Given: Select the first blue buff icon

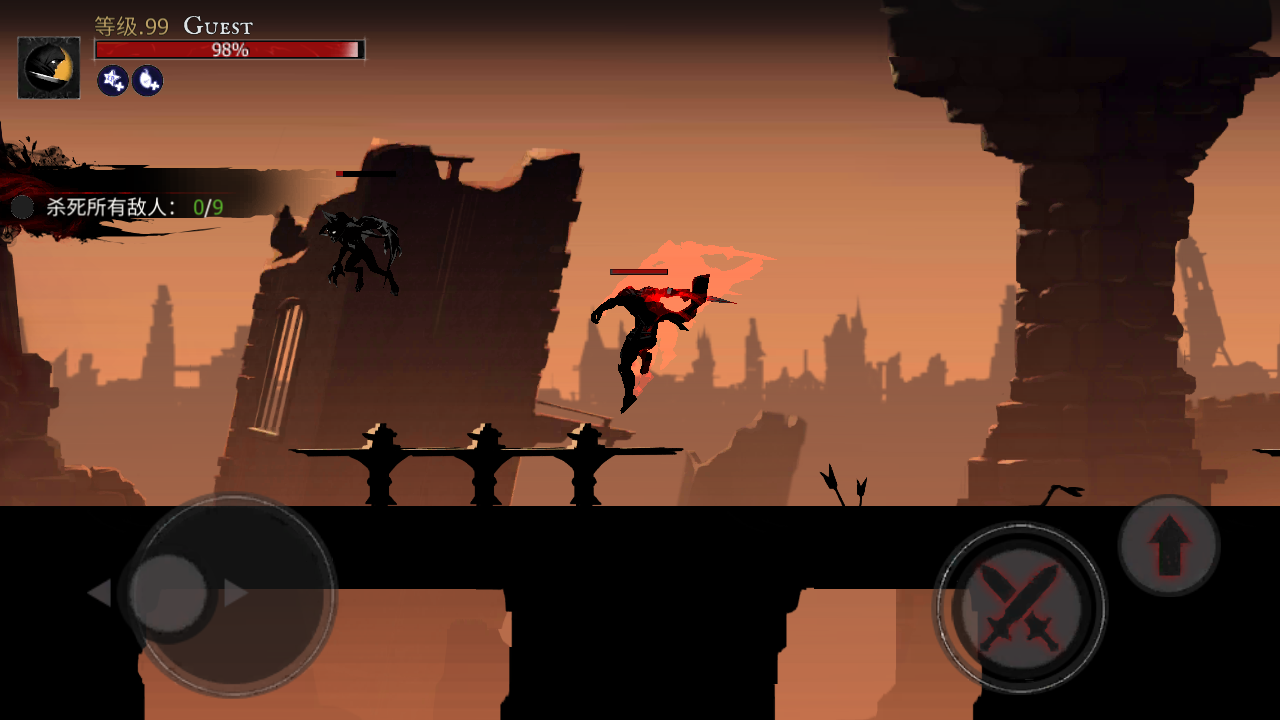Looking at the screenshot, I should [112, 80].
